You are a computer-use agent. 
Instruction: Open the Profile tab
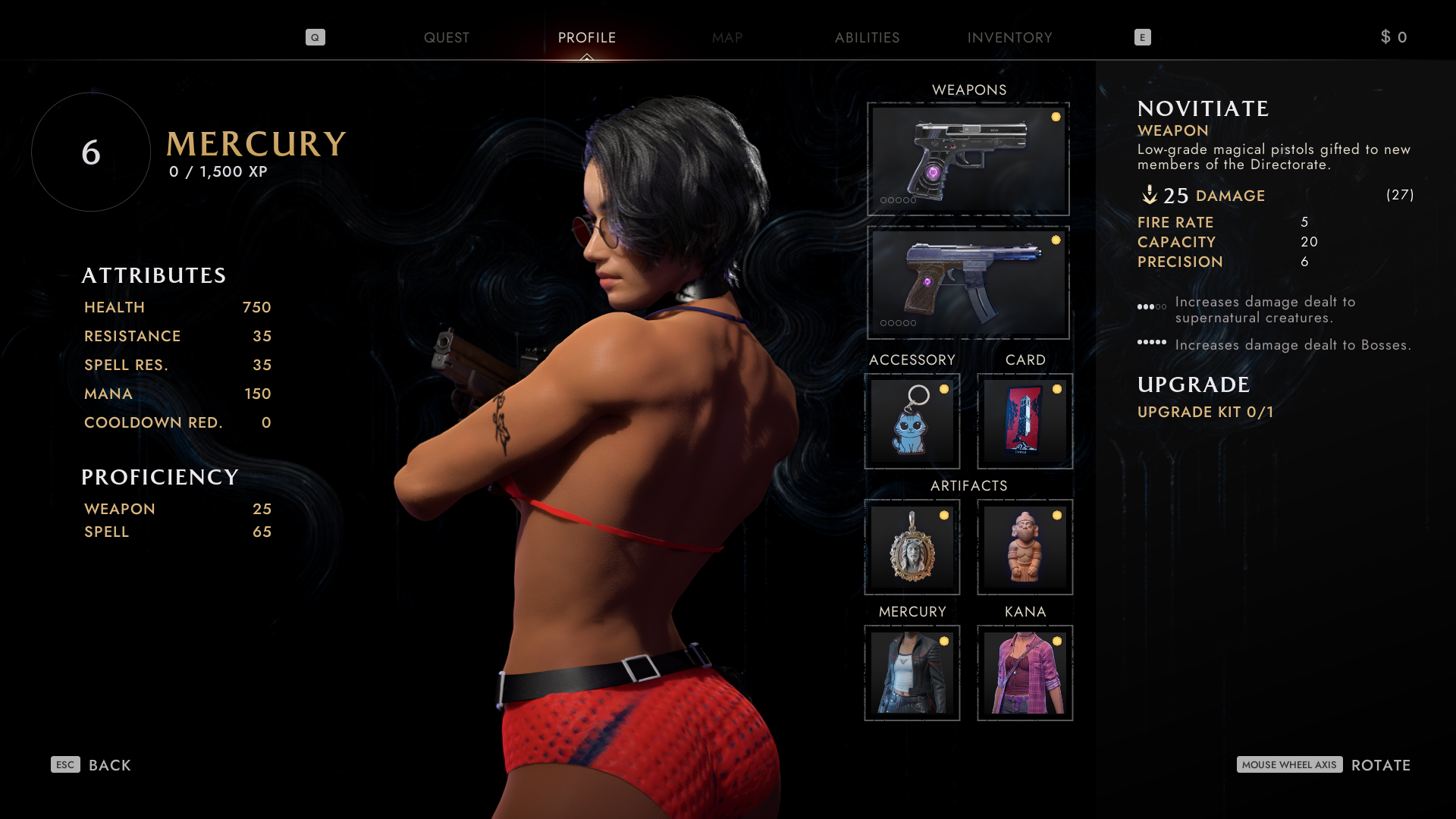[x=586, y=38]
